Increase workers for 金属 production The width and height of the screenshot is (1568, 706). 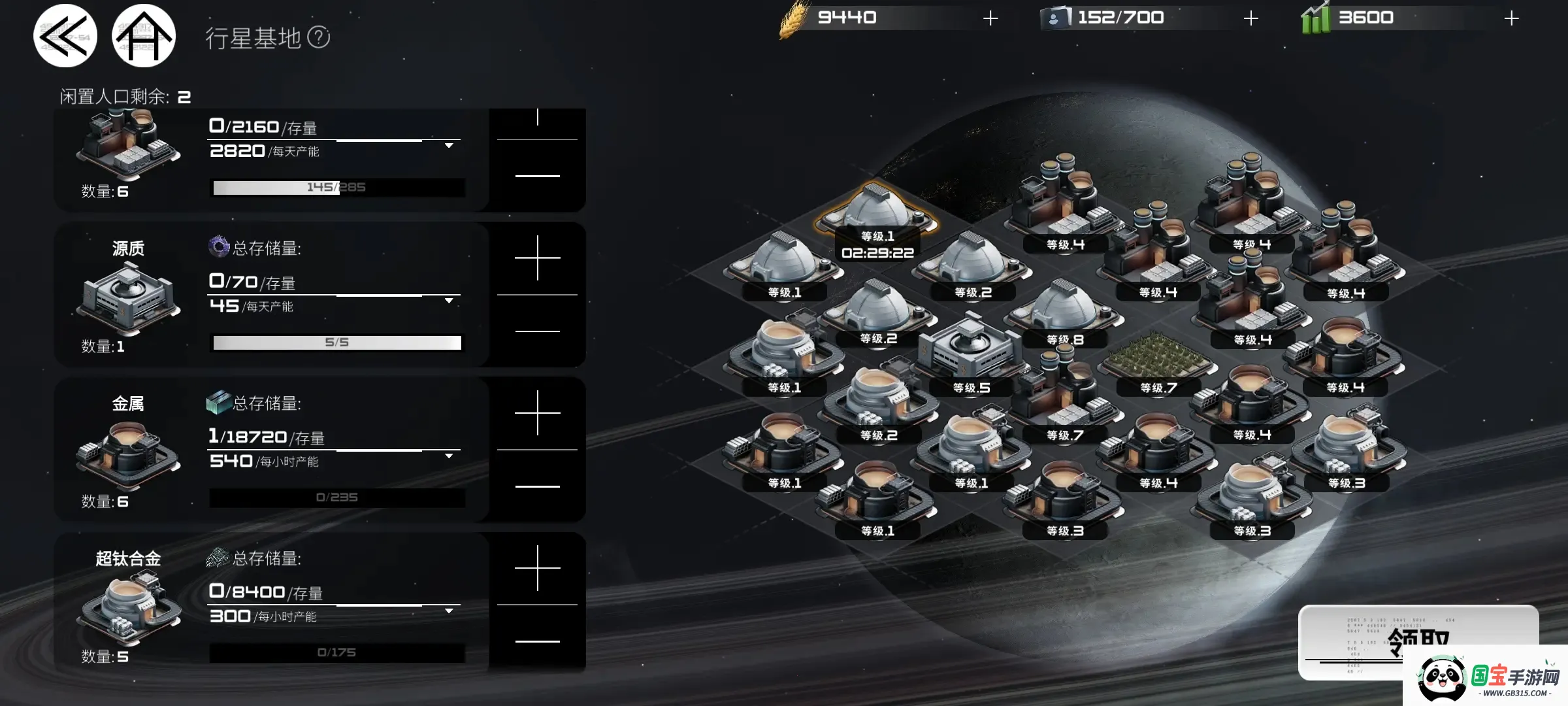[537, 413]
